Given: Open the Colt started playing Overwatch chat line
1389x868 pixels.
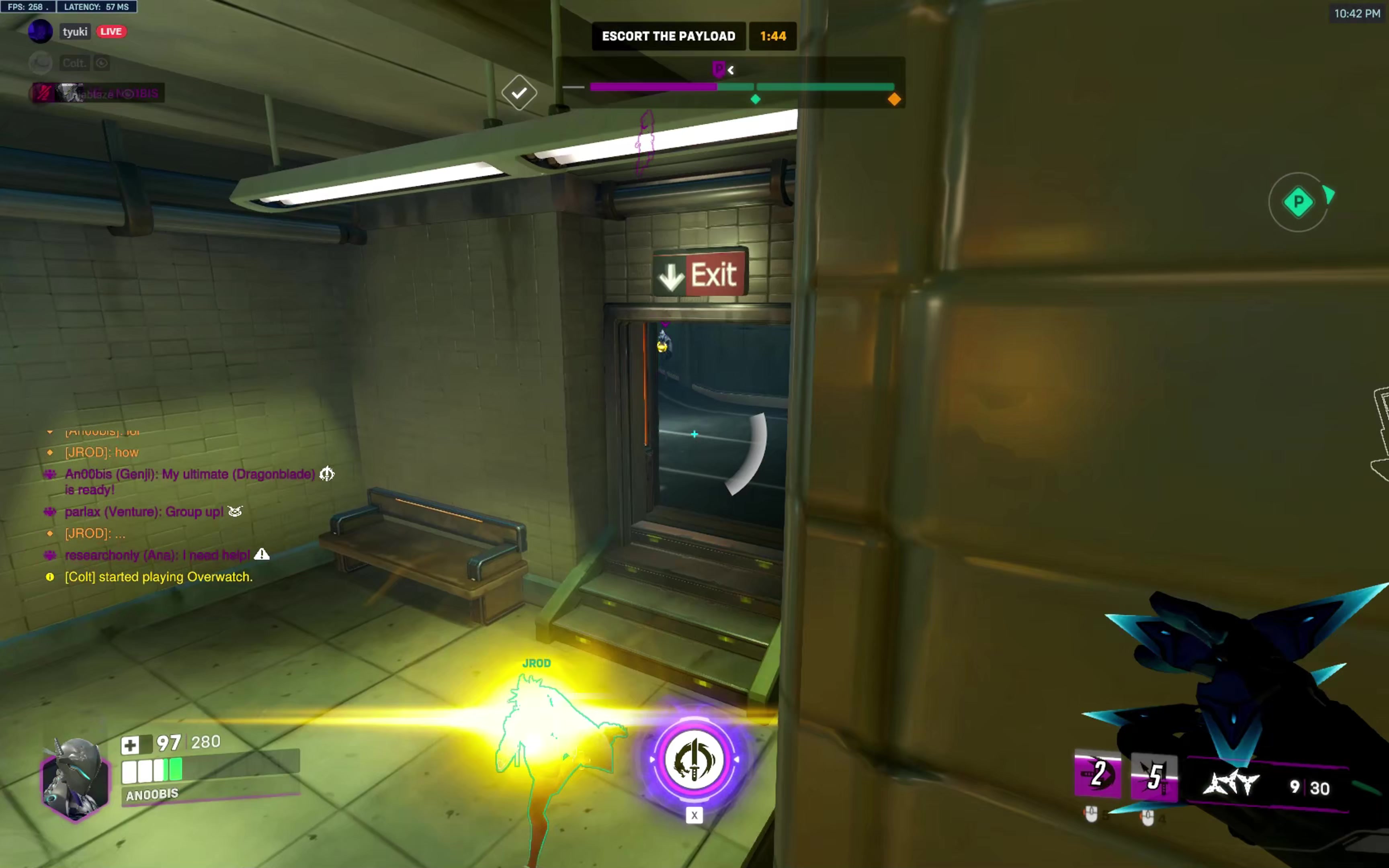Looking at the screenshot, I should click(158, 577).
